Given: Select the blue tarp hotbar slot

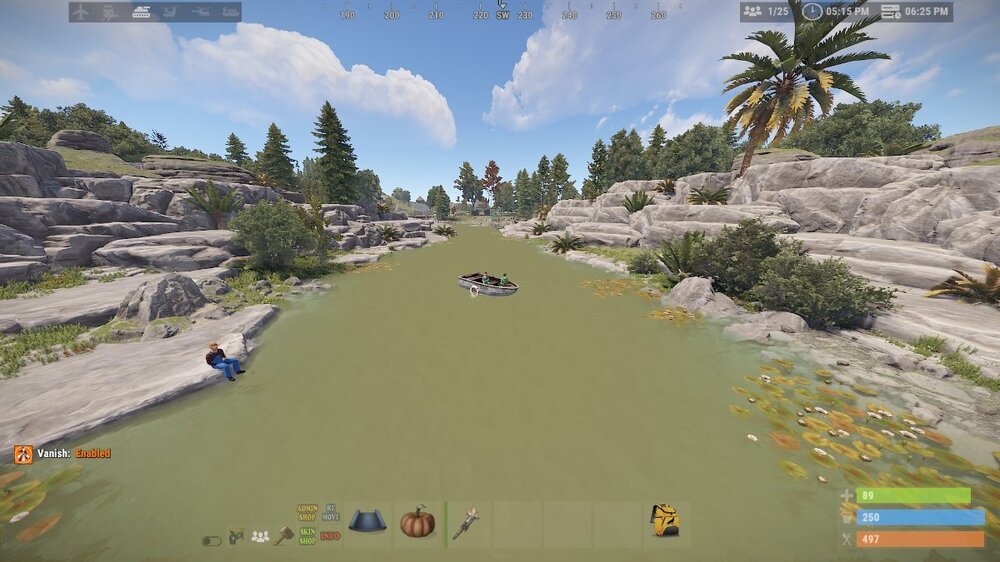Looking at the screenshot, I should pyautogui.click(x=367, y=522).
